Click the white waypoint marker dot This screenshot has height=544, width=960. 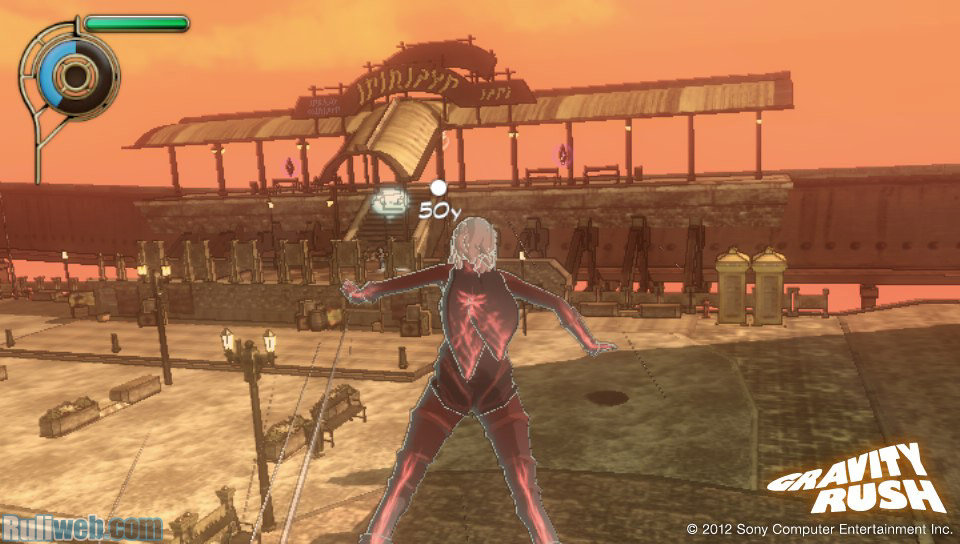coord(437,187)
